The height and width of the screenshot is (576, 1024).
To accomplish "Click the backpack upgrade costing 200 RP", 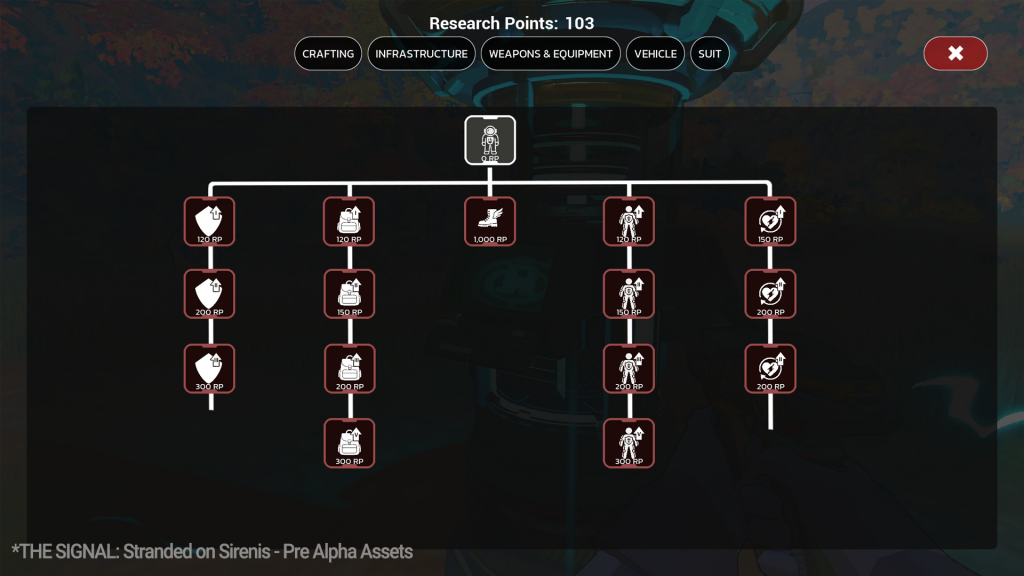I will [x=350, y=368].
